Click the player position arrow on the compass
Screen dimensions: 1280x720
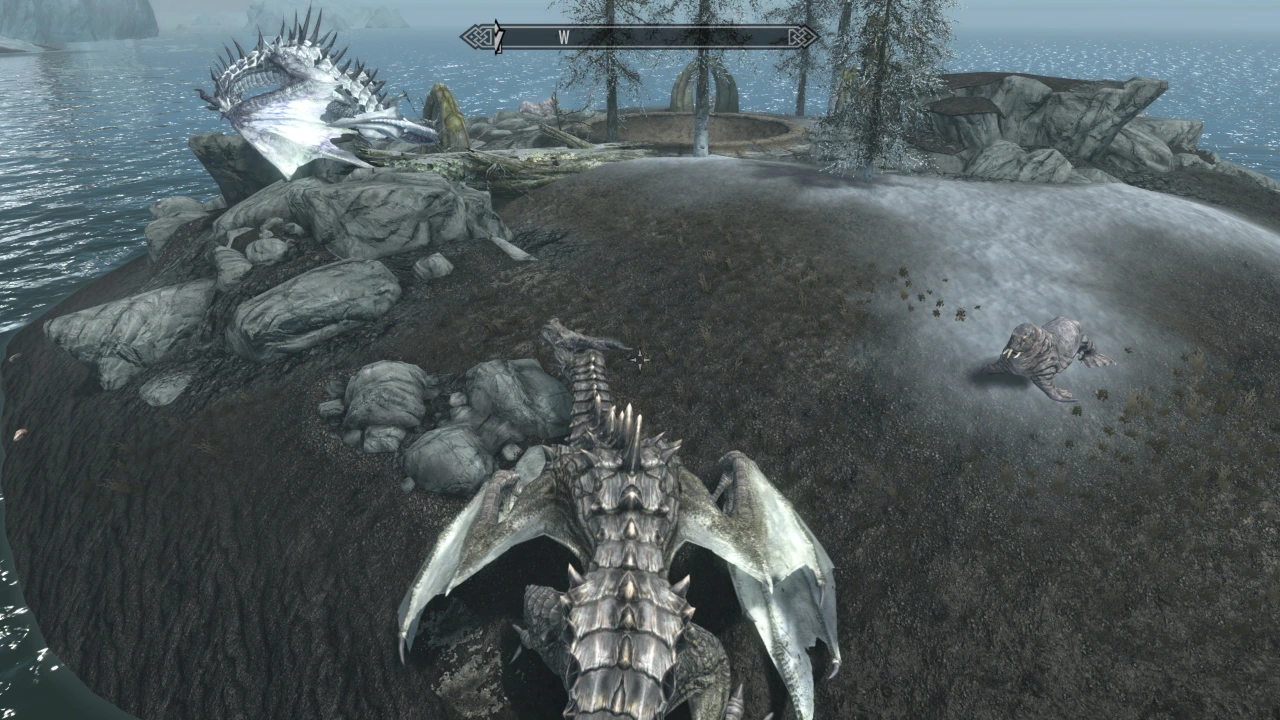[497, 38]
